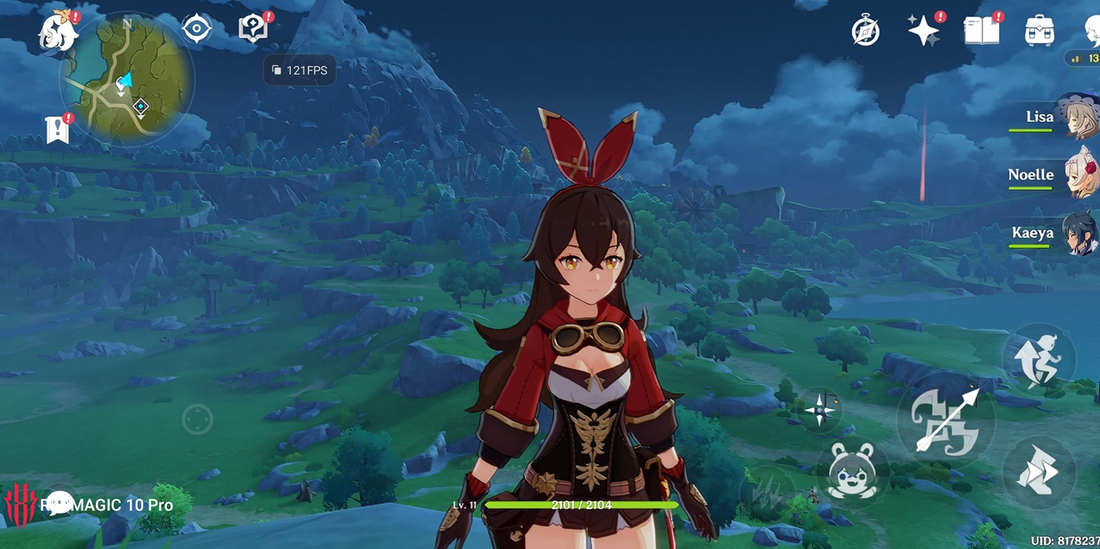Screen dimensions: 1100x549
Task: Use Baron Bunny elemental skill
Action: pos(853,471)
